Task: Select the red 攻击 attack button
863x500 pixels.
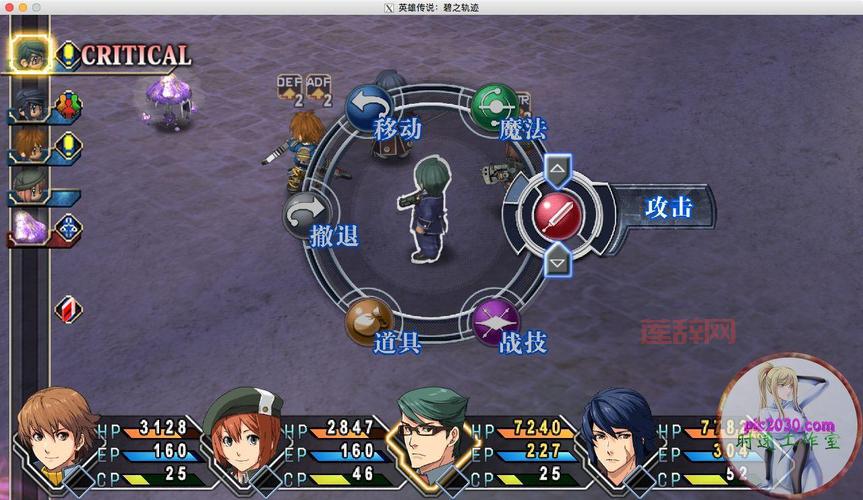Action: [x=558, y=212]
